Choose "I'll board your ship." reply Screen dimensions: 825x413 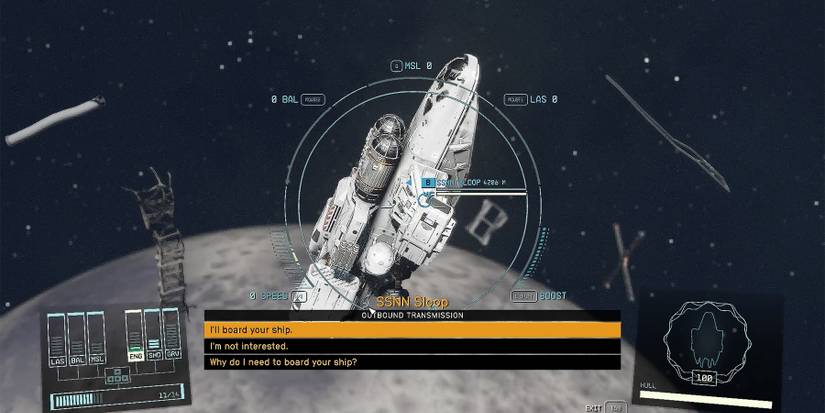[x=412, y=329]
